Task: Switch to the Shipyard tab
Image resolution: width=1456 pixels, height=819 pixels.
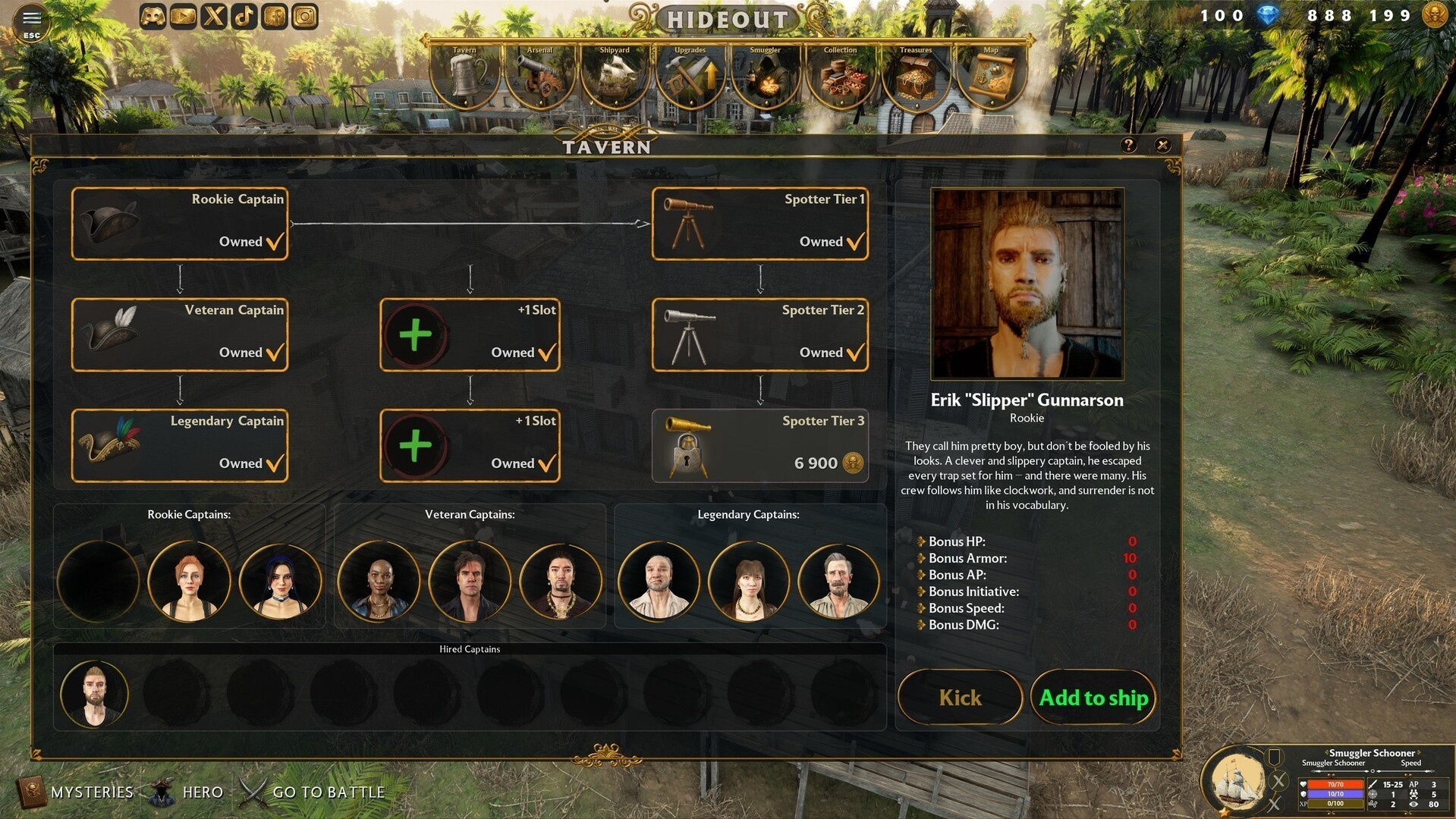Action: 615,76
